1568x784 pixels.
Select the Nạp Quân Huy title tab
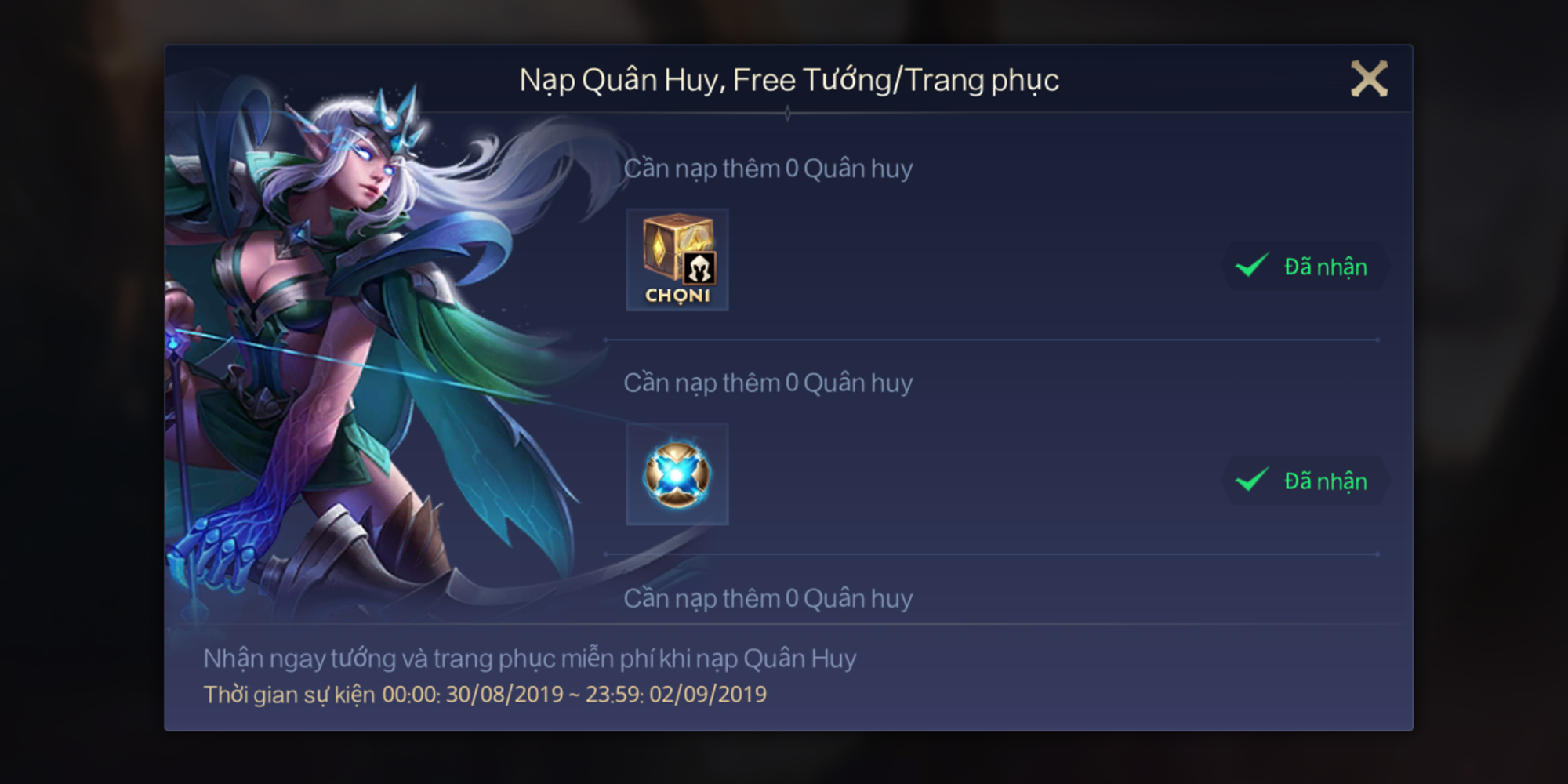619,78
